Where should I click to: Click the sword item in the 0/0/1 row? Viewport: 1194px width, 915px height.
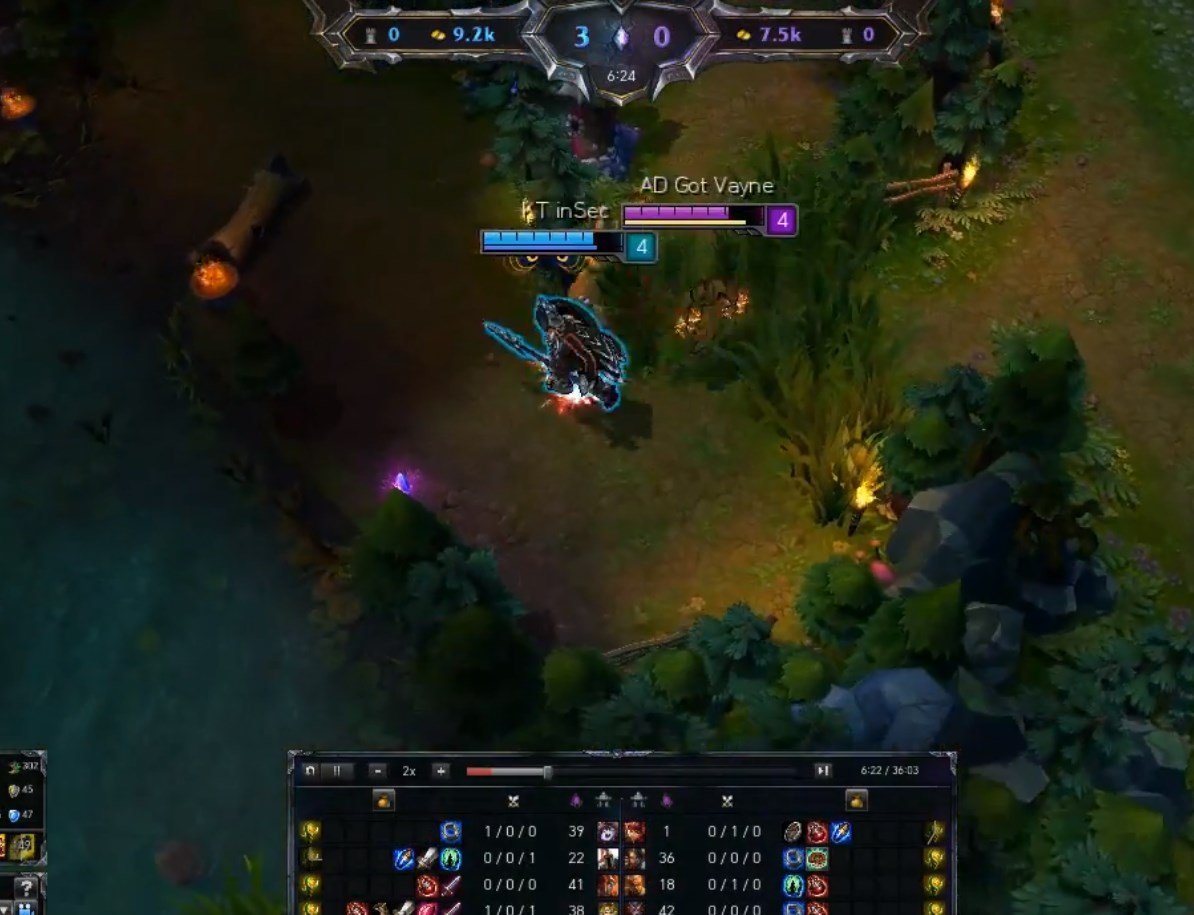point(428,859)
